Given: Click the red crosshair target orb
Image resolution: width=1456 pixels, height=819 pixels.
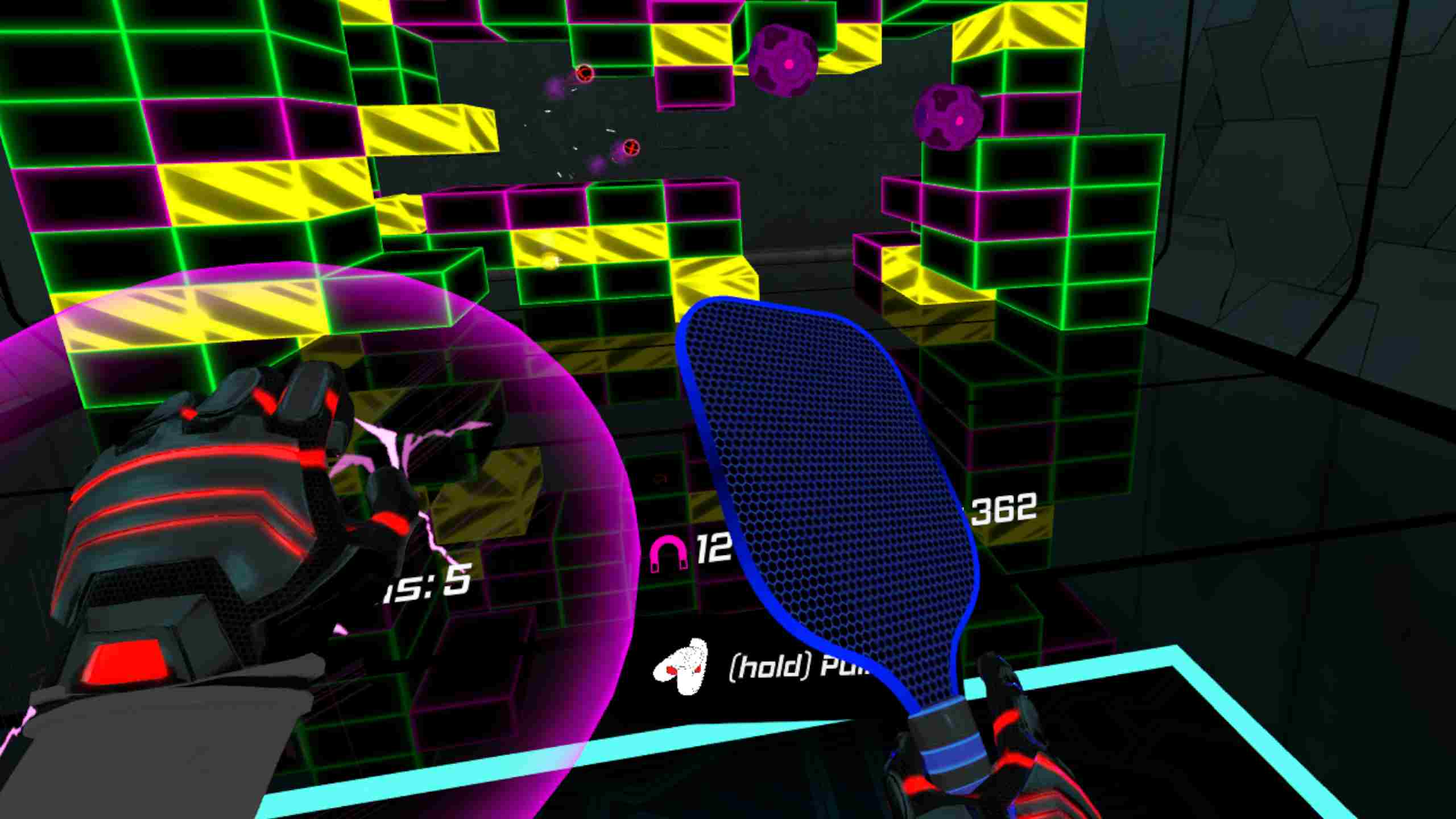Looking at the screenshot, I should [x=585, y=74].
